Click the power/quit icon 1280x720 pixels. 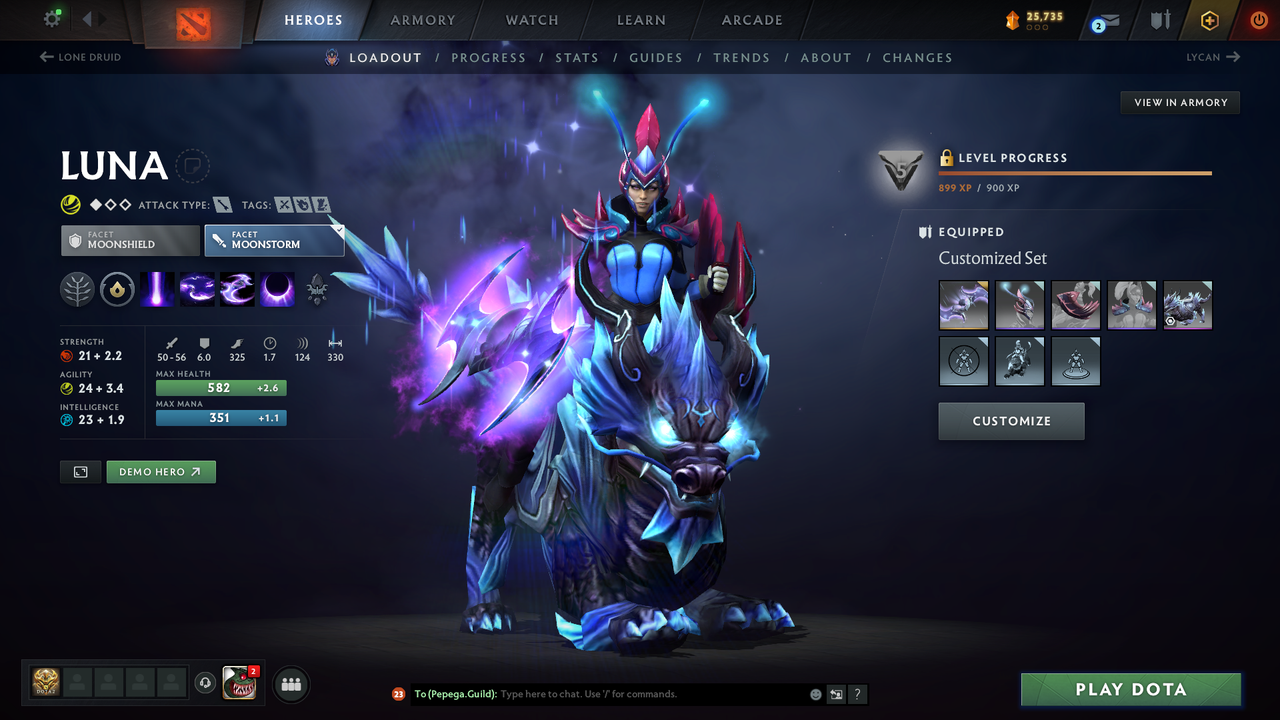pyautogui.click(x=1258, y=19)
